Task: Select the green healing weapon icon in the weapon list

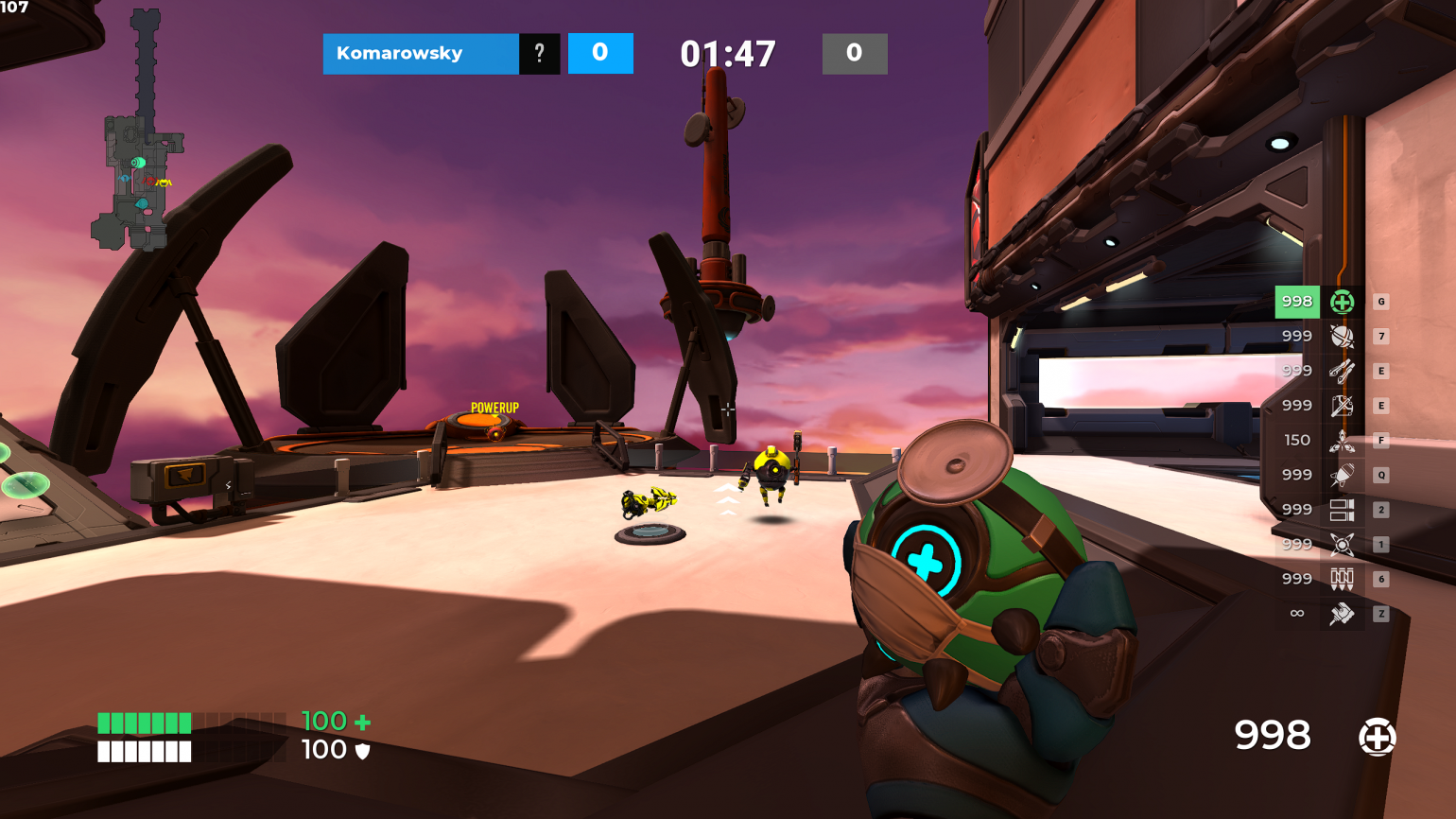Action: point(1342,302)
